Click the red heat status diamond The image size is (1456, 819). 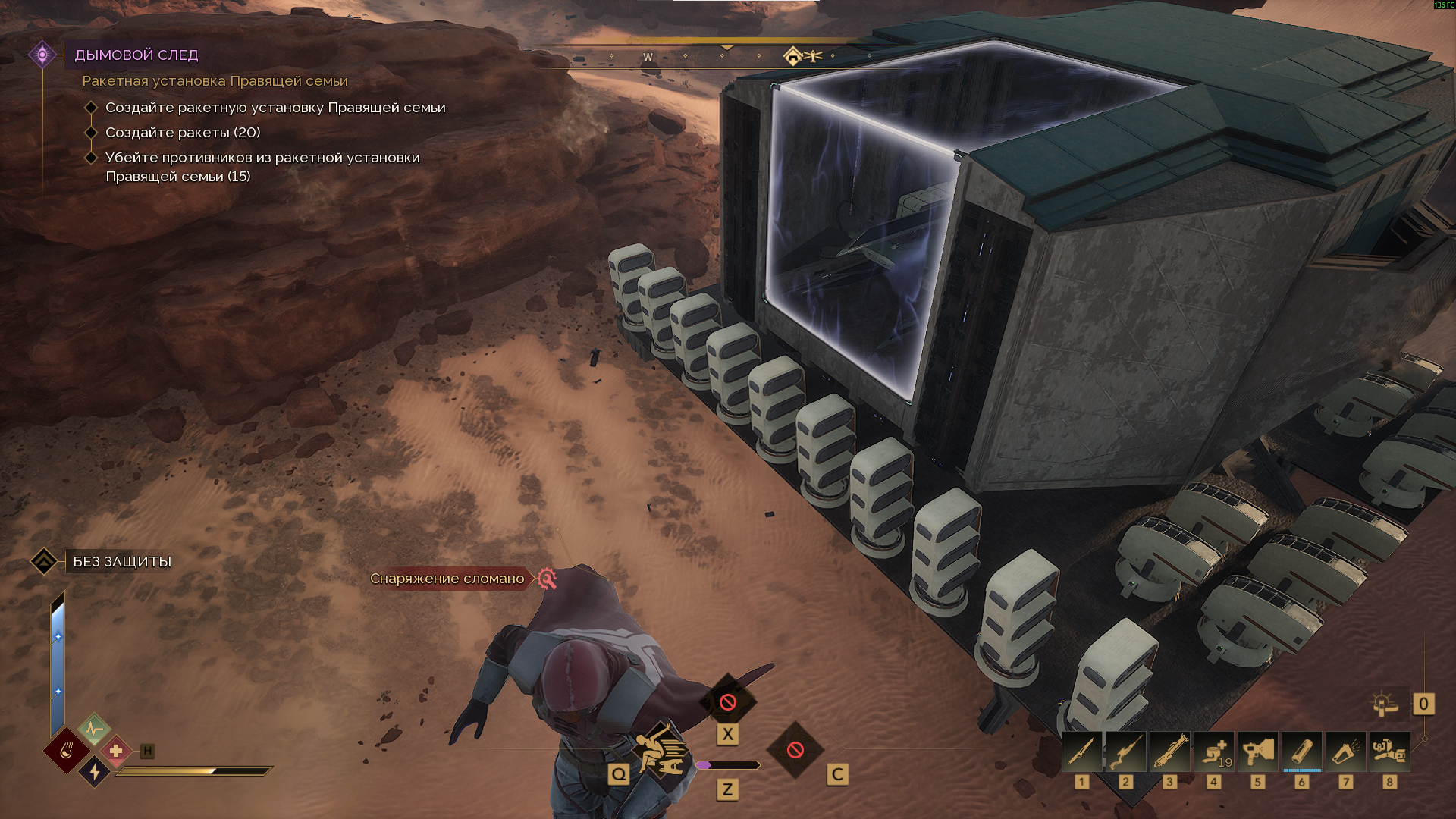tap(66, 751)
